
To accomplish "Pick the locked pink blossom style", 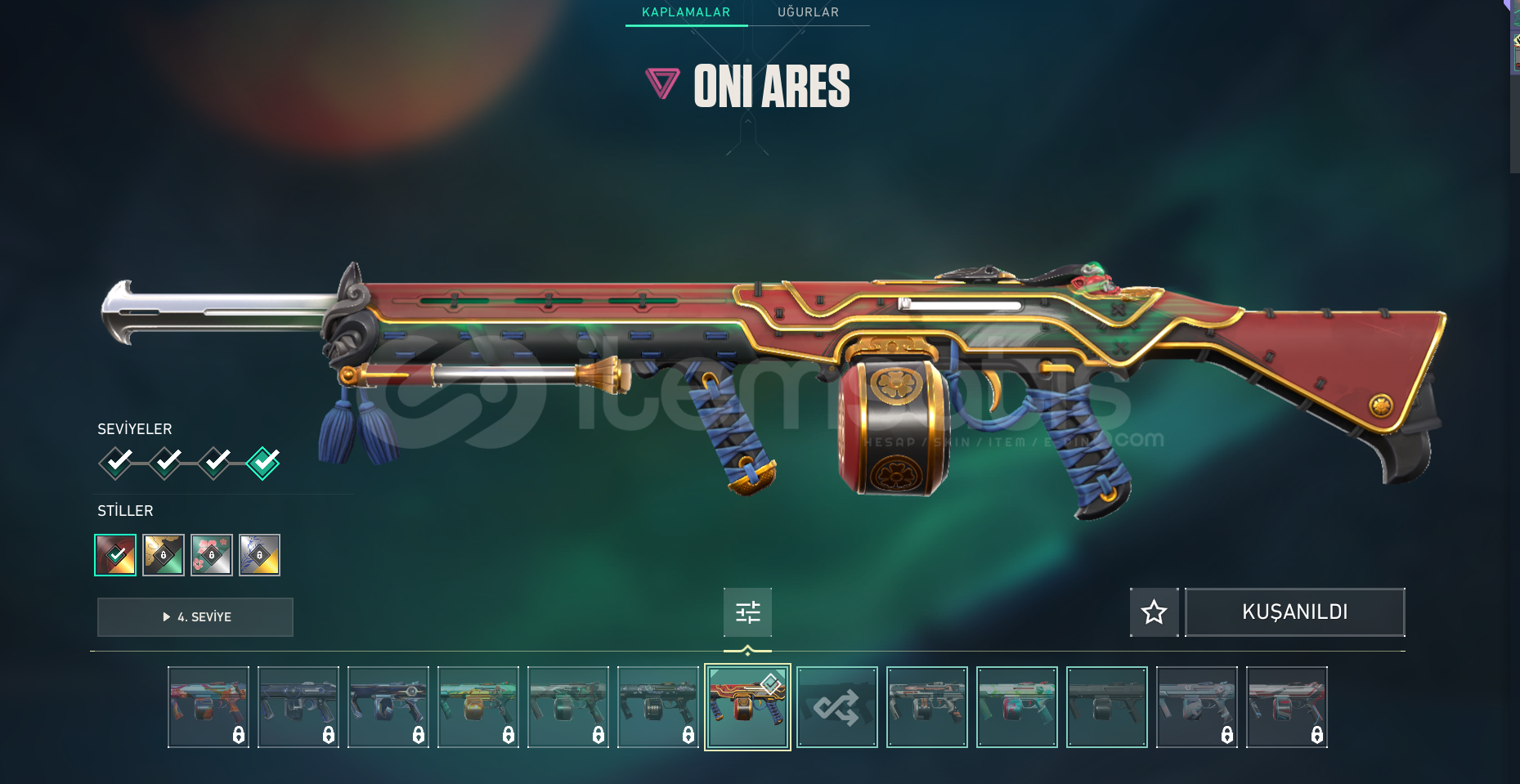I will pos(212,555).
